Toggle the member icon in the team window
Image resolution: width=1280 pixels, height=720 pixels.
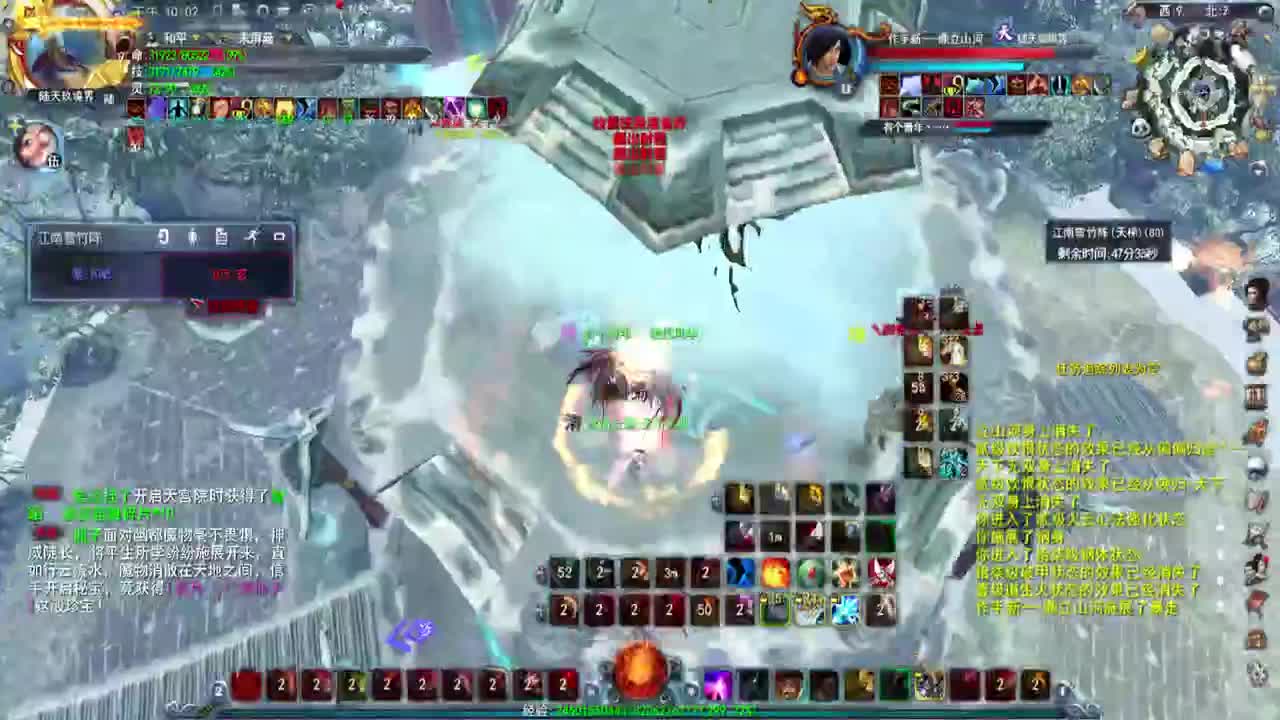[192, 238]
